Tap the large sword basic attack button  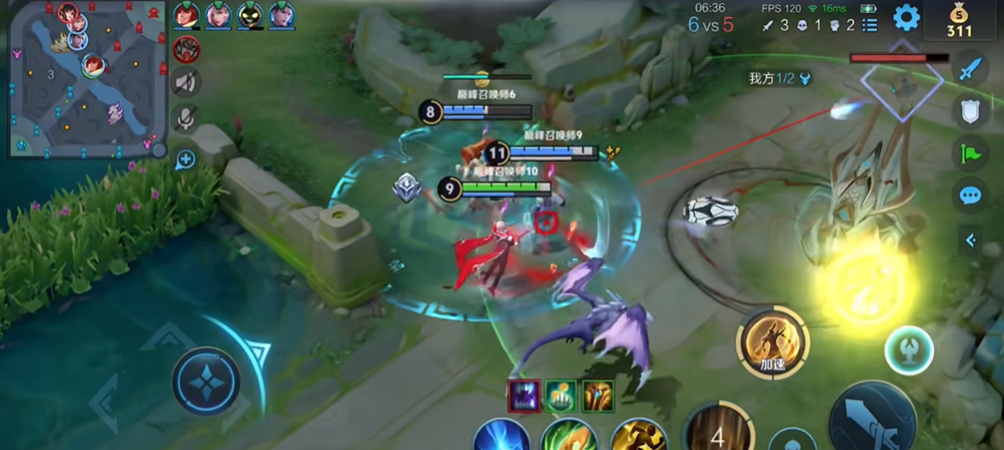tap(872, 420)
